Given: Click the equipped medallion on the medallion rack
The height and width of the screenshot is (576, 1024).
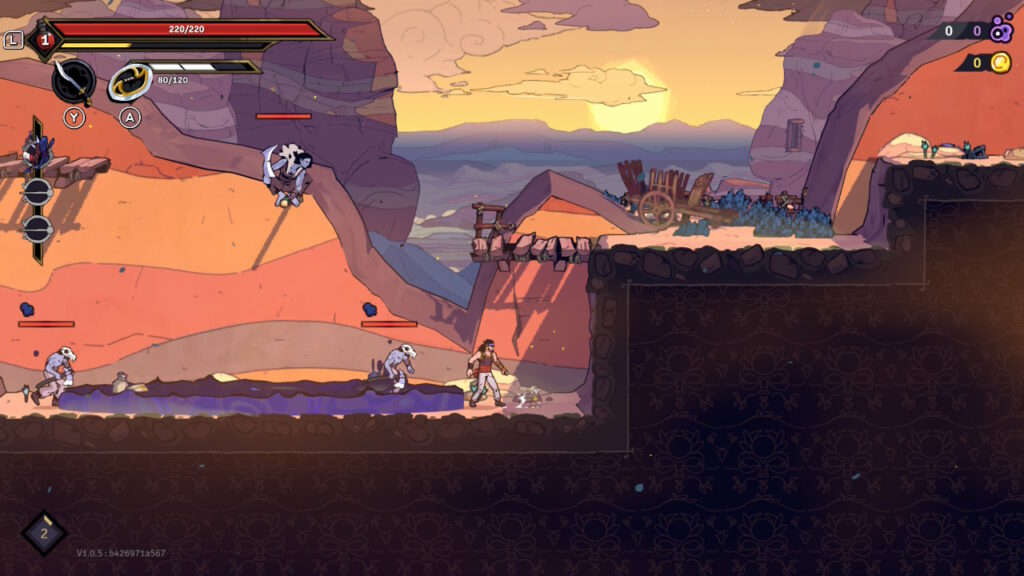Looking at the screenshot, I should 37,153.
